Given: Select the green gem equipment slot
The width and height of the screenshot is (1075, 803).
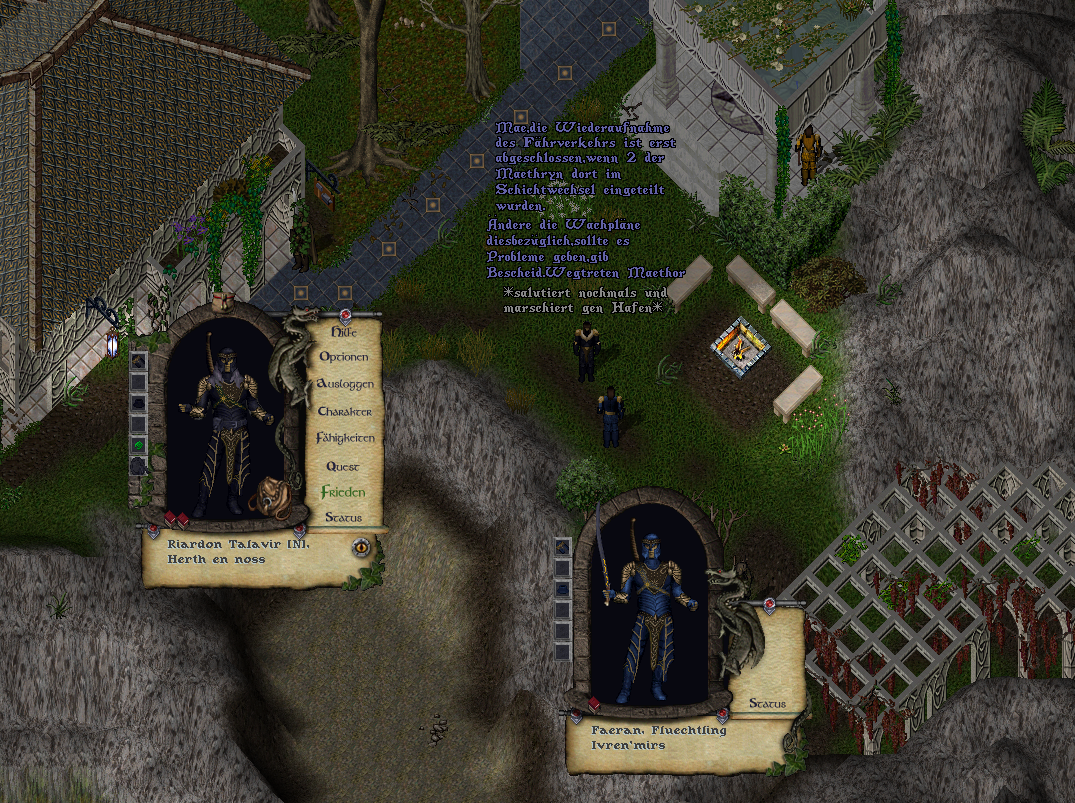Looking at the screenshot, I should pos(139,444).
